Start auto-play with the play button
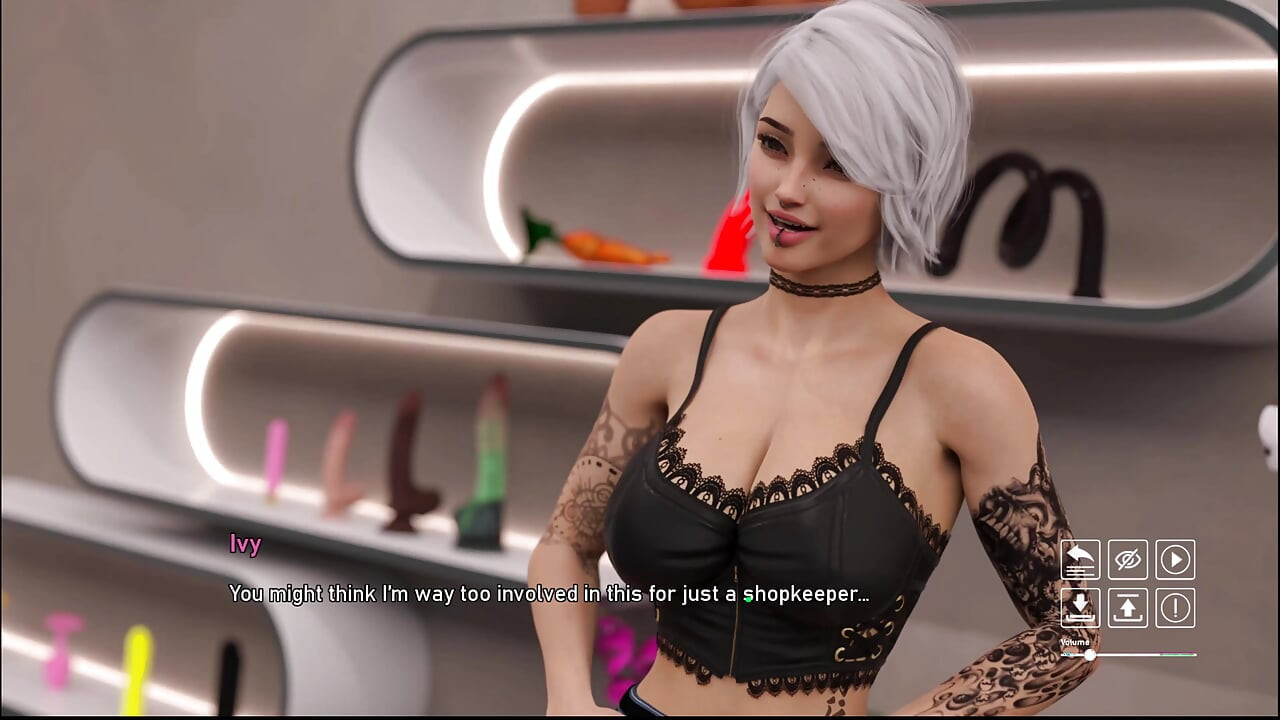Viewport: 1280px width, 720px height. tap(1175, 560)
